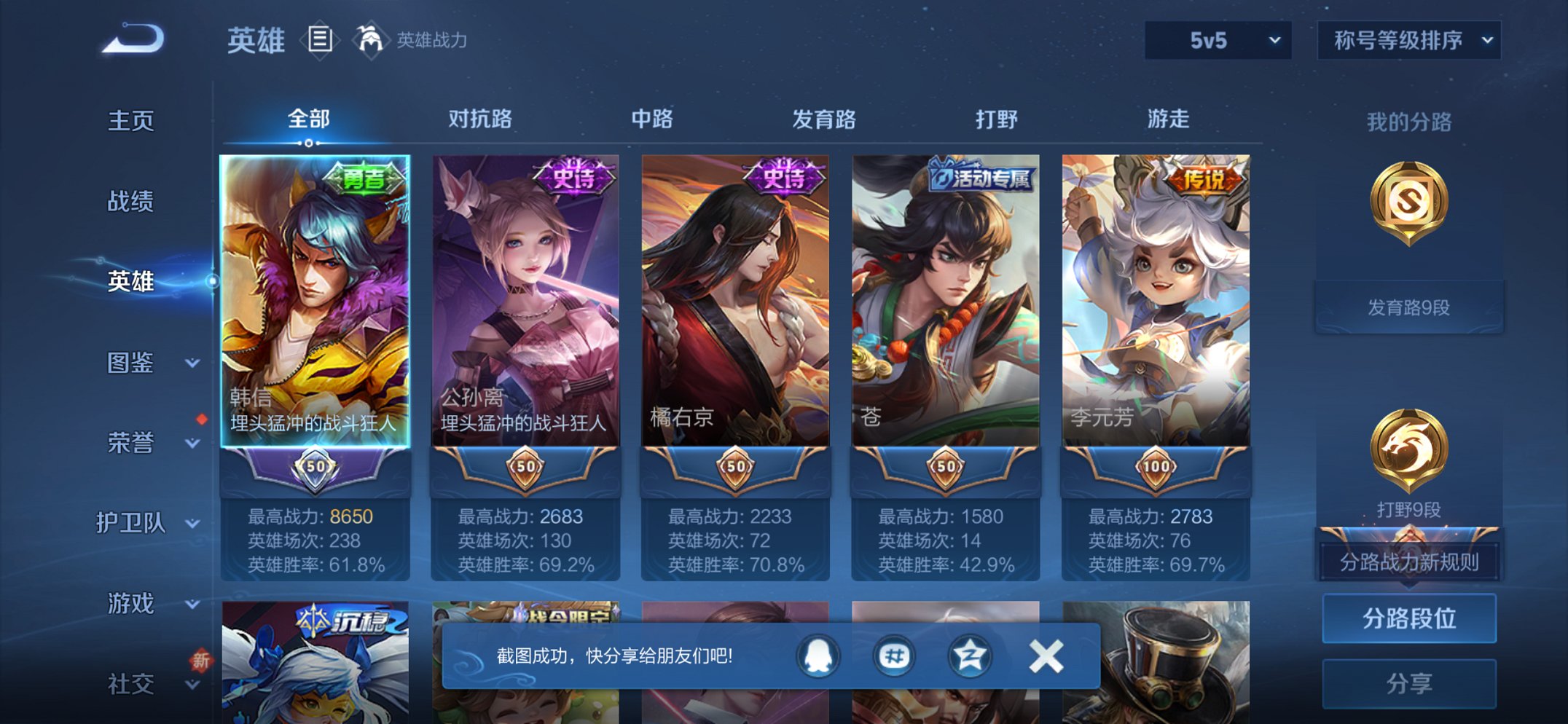Switch to the 游走 hero tab
This screenshot has height=724, width=1568.
tap(1171, 119)
